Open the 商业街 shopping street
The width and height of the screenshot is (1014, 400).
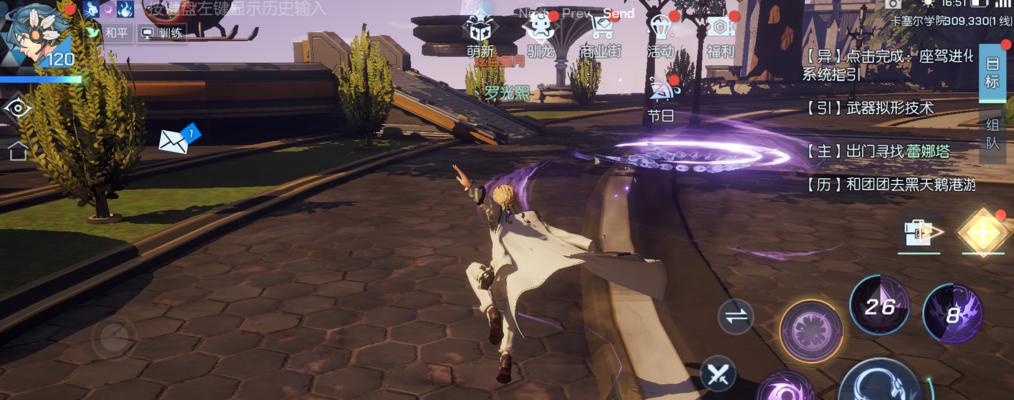pyautogui.click(x=600, y=34)
